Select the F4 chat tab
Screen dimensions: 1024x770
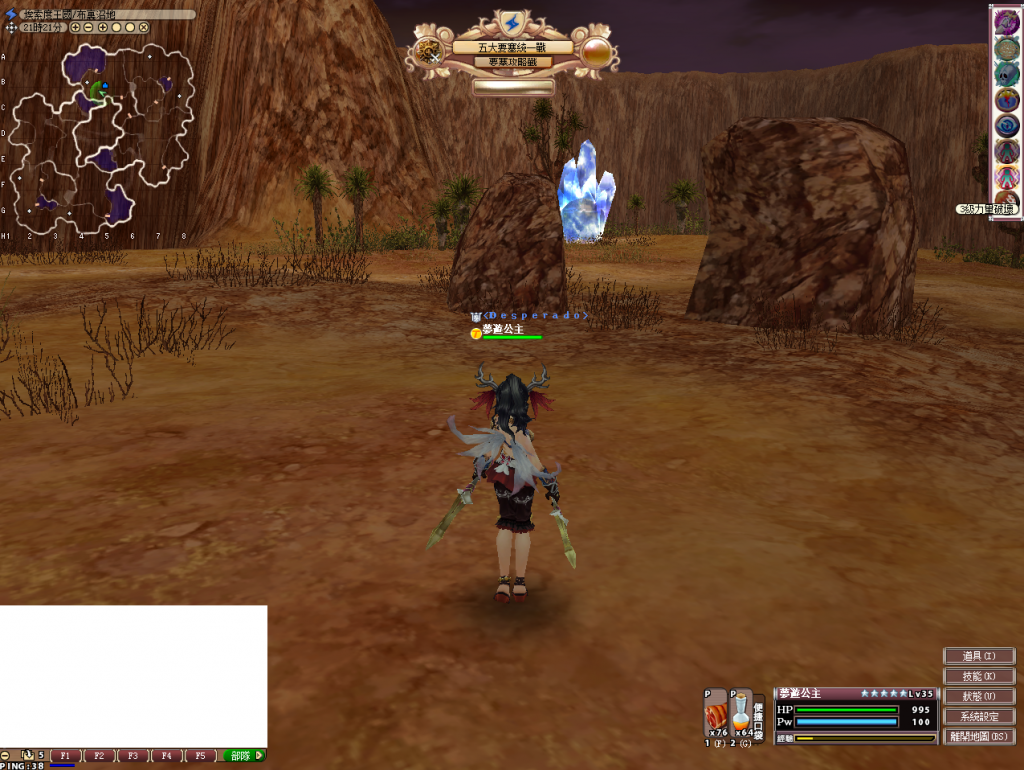pyautogui.click(x=167, y=756)
